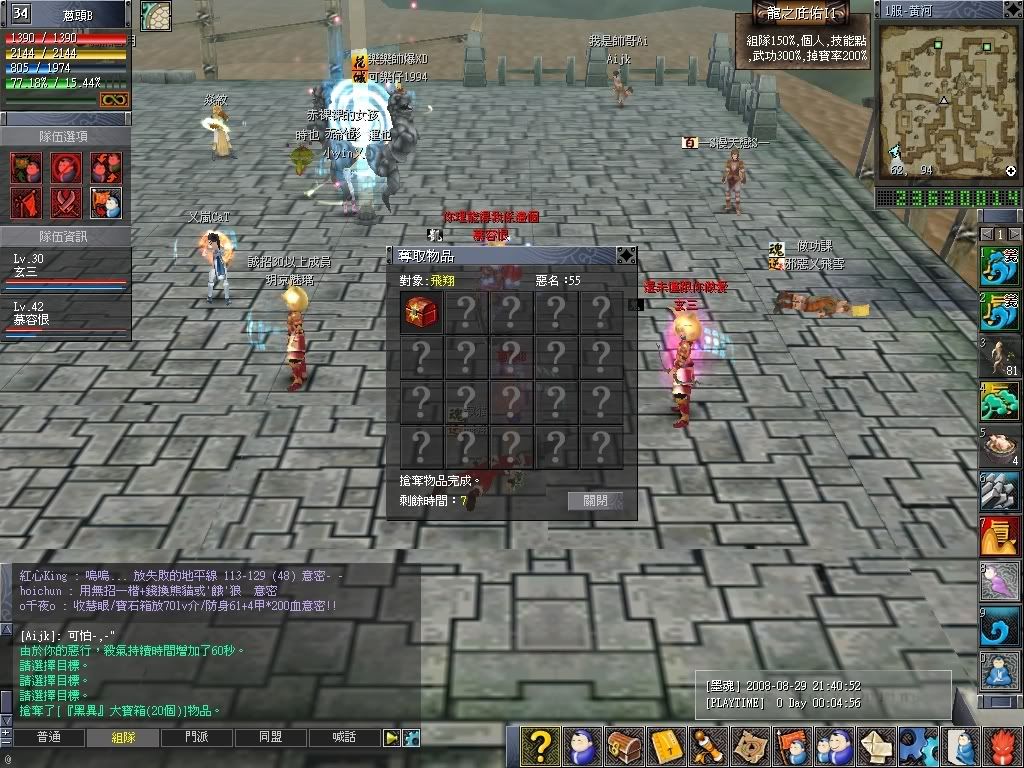Open the torn map icon in bottom bar
Image resolution: width=1024 pixels, height=768 pixels.
(749, 746)
